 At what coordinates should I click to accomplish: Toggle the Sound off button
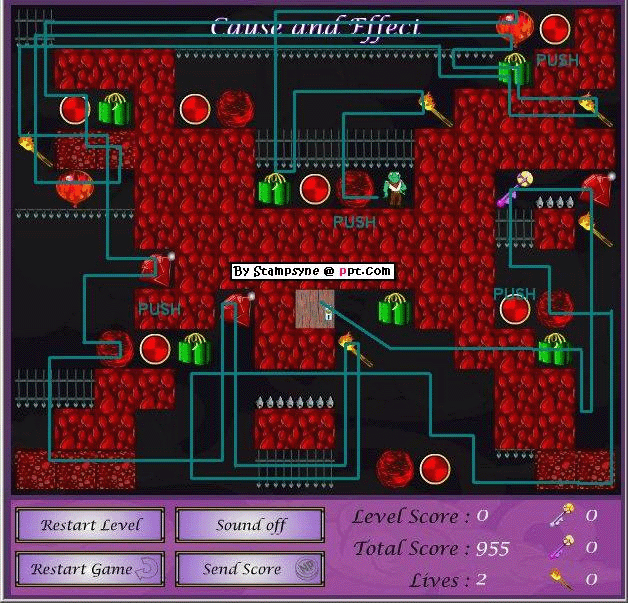[x=250, y=525]
